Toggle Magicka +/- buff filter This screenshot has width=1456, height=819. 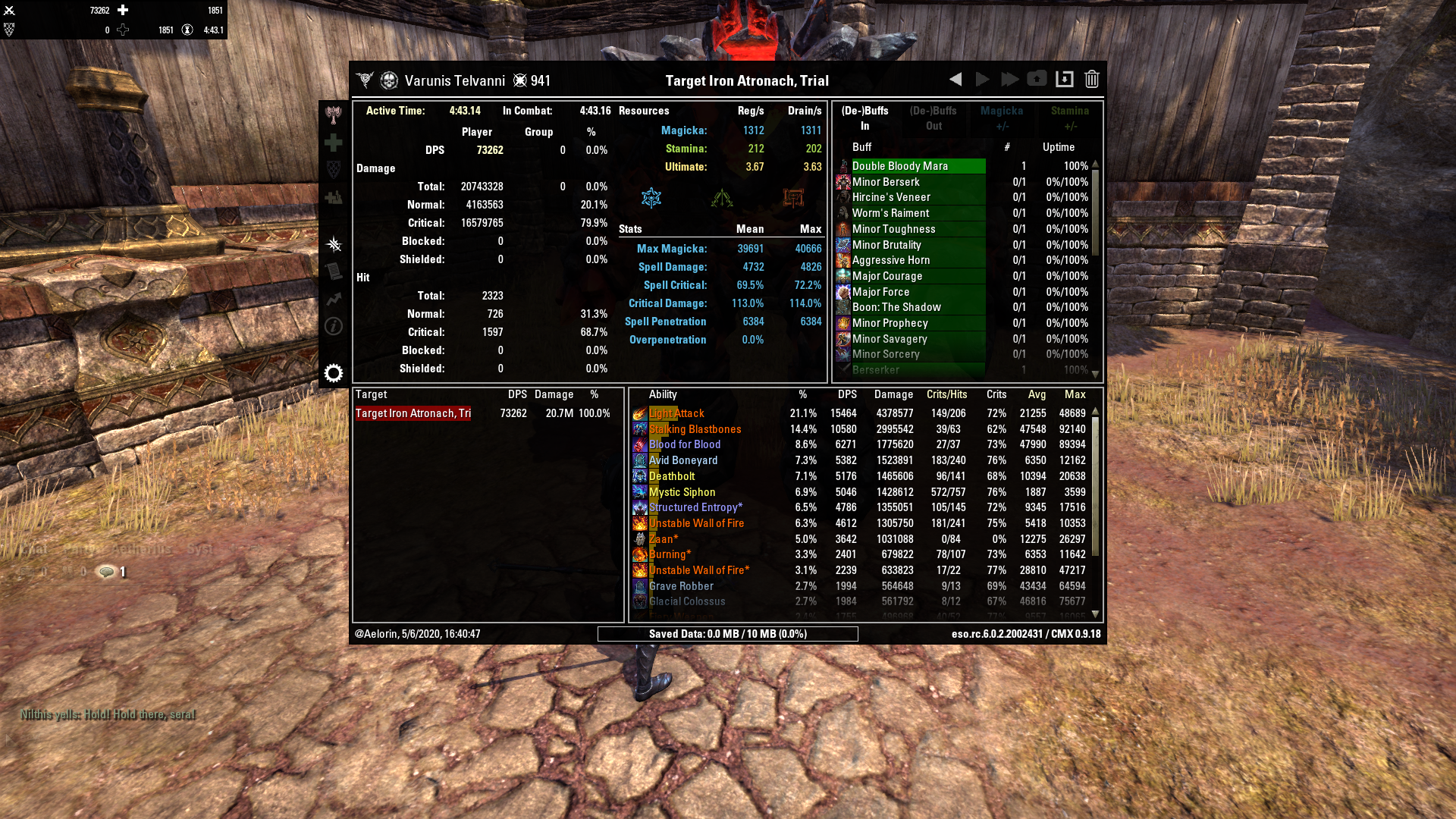[1002, 118]
